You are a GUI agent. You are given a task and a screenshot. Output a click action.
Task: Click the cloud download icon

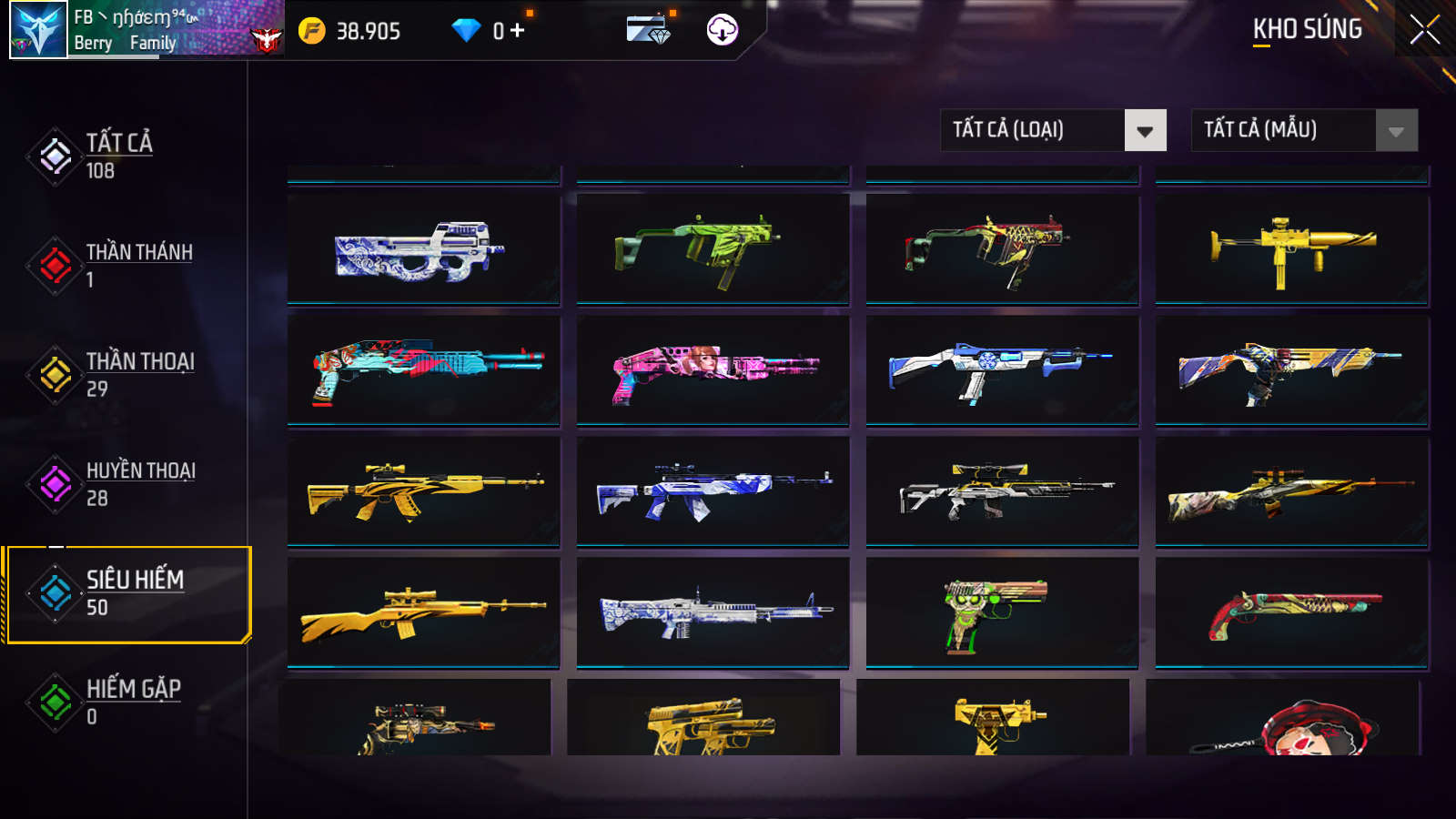point(722,30)
